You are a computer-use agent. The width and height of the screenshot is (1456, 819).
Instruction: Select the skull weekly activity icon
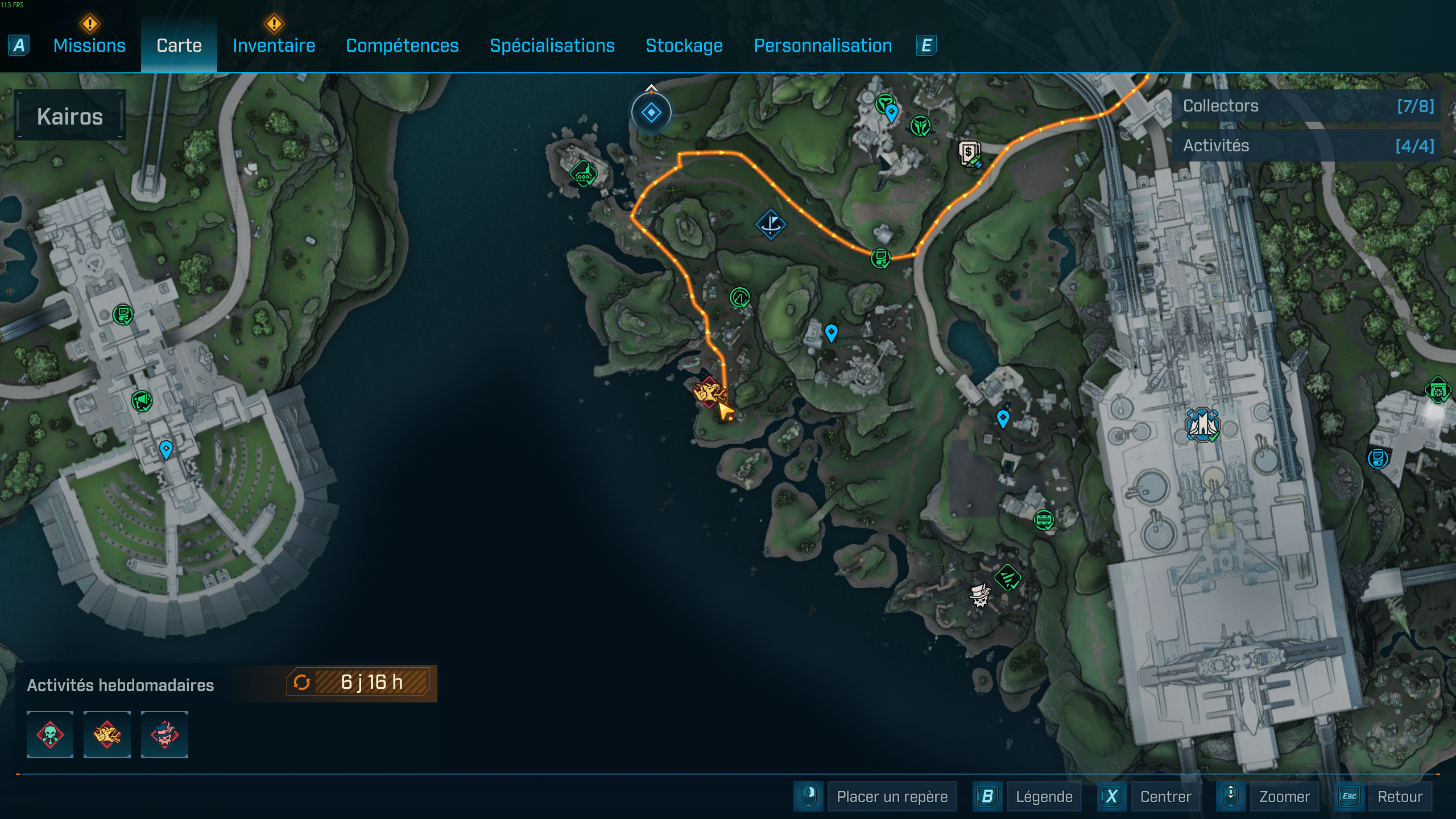point(49,734)
